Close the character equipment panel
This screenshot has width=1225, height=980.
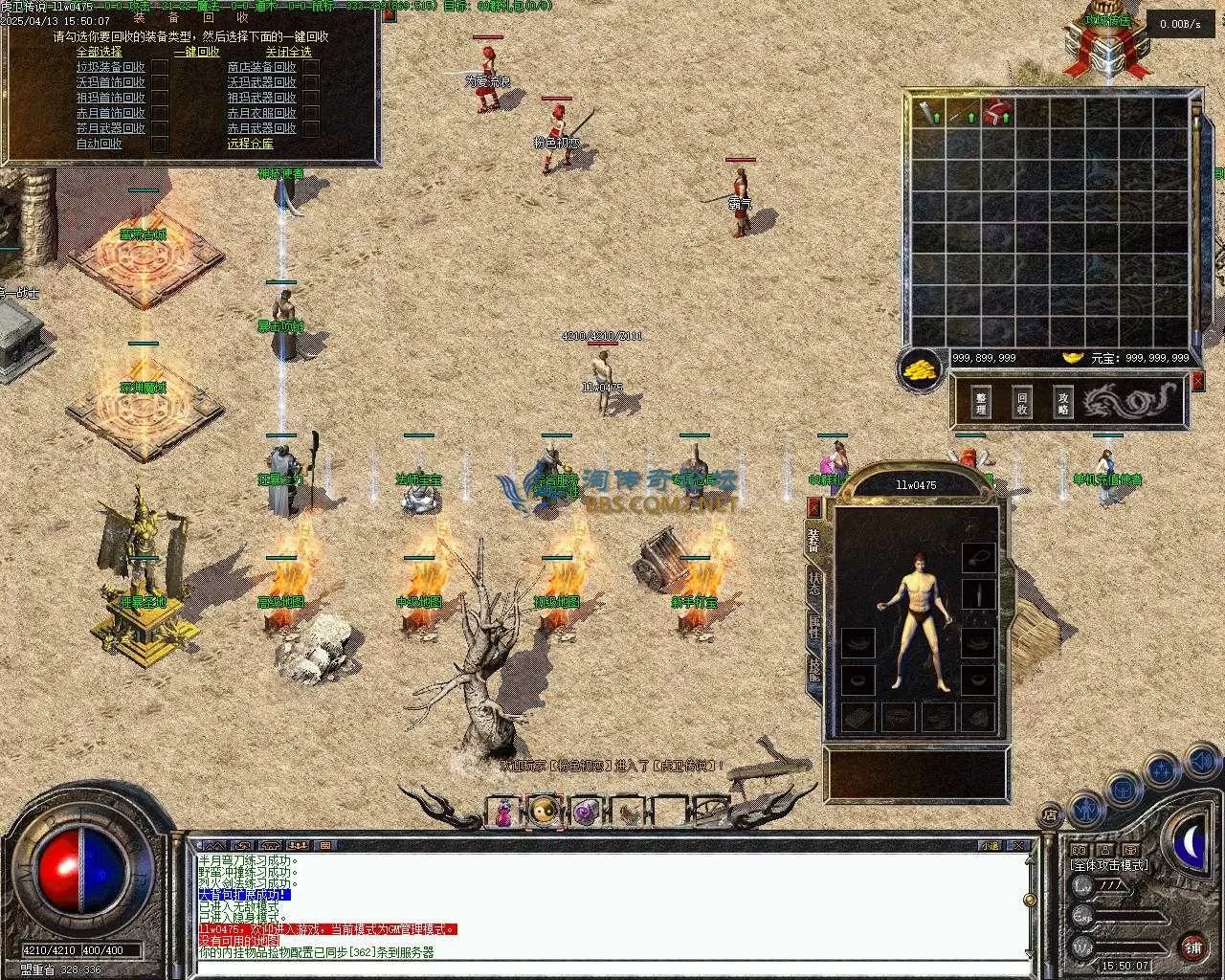tap(814, 506)
